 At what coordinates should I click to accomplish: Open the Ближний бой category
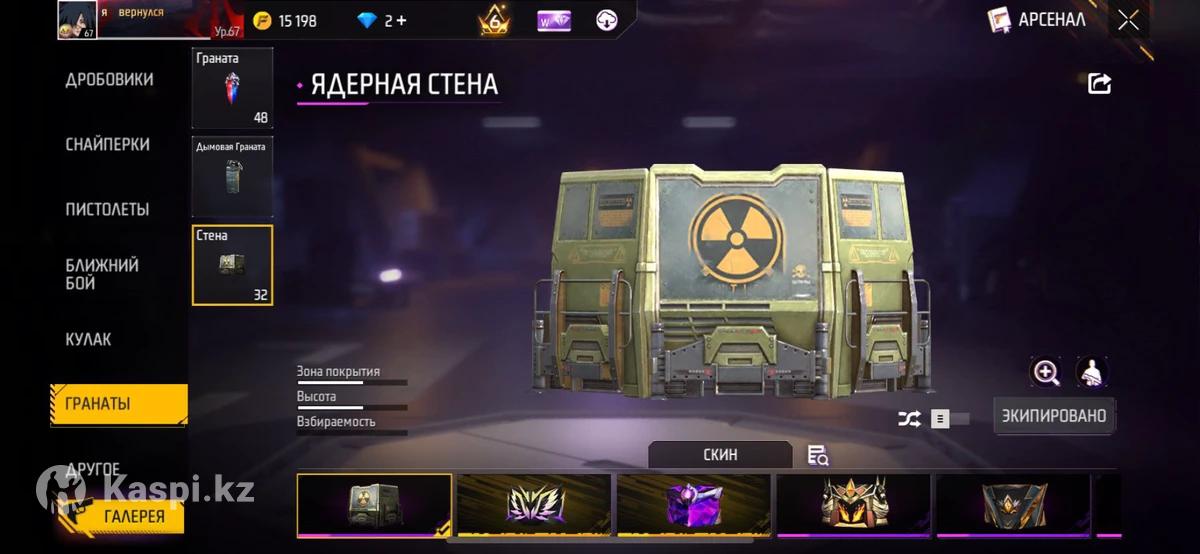102,274
